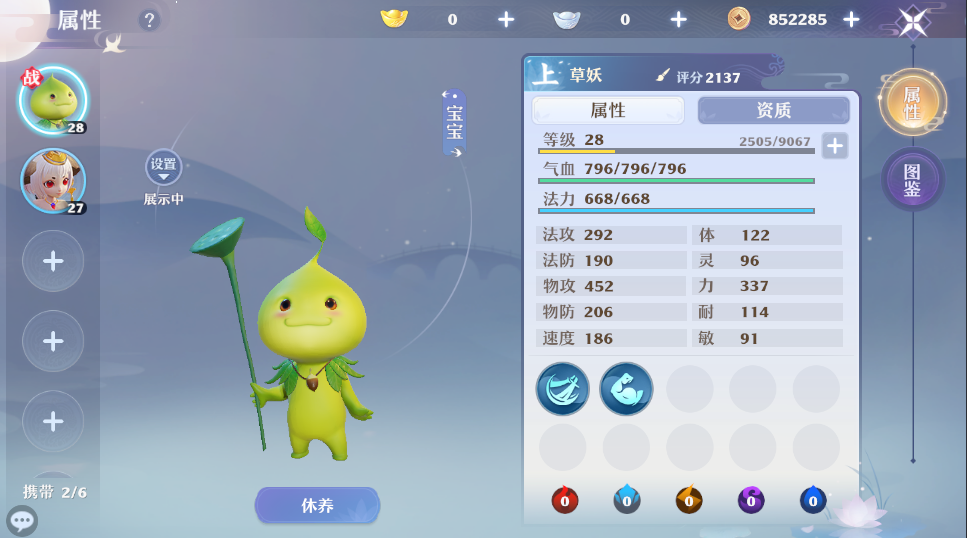This screenshot has width=967, height=538.
Task: Select the grass demon pet portrait
Action: 53,100
